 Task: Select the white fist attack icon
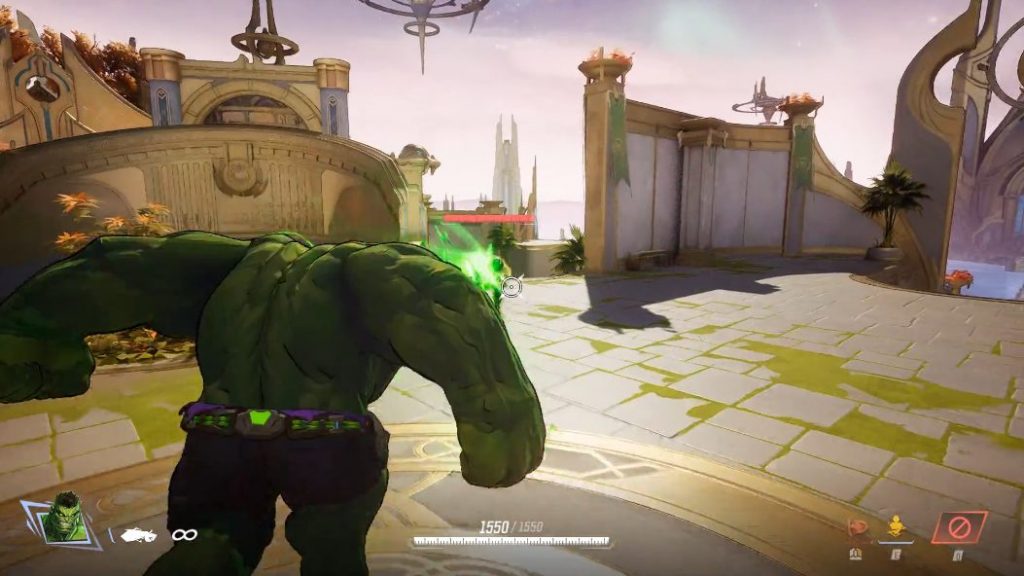[138, 535]
